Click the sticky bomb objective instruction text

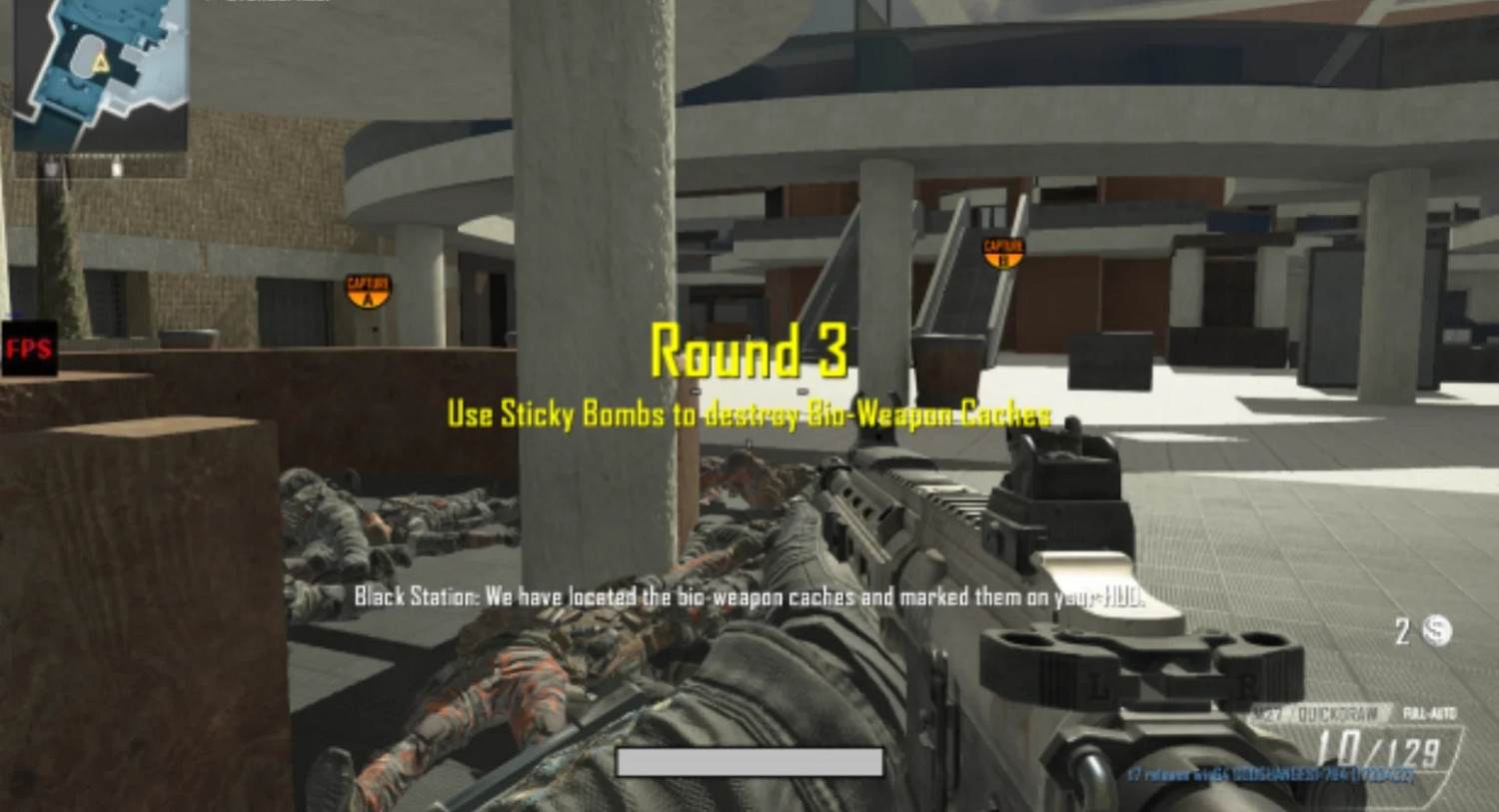[748, 411]
